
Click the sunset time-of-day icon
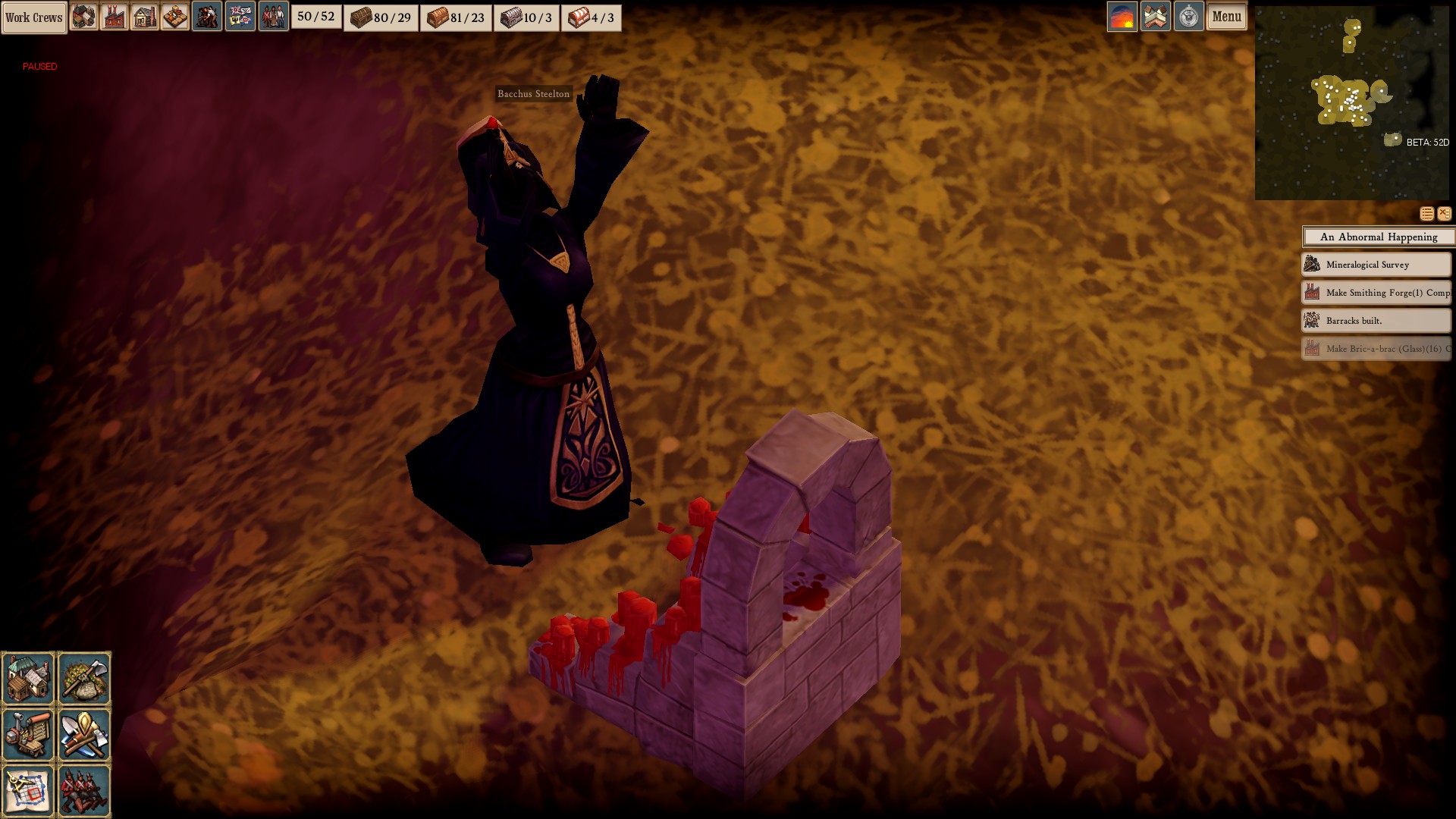[1122, 17]
